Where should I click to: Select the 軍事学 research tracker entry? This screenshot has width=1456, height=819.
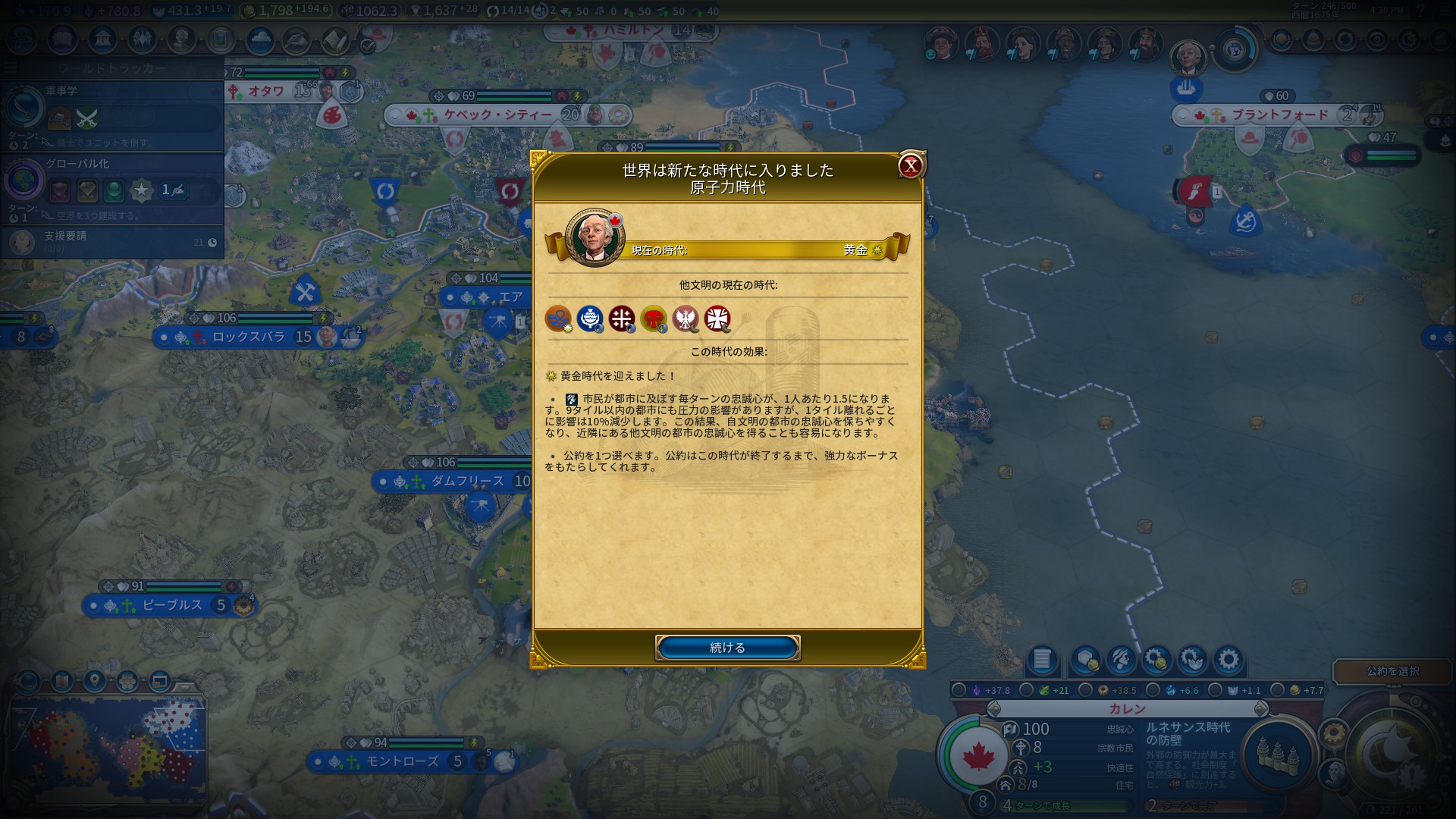pyautogui.click(x=114, y=115)
